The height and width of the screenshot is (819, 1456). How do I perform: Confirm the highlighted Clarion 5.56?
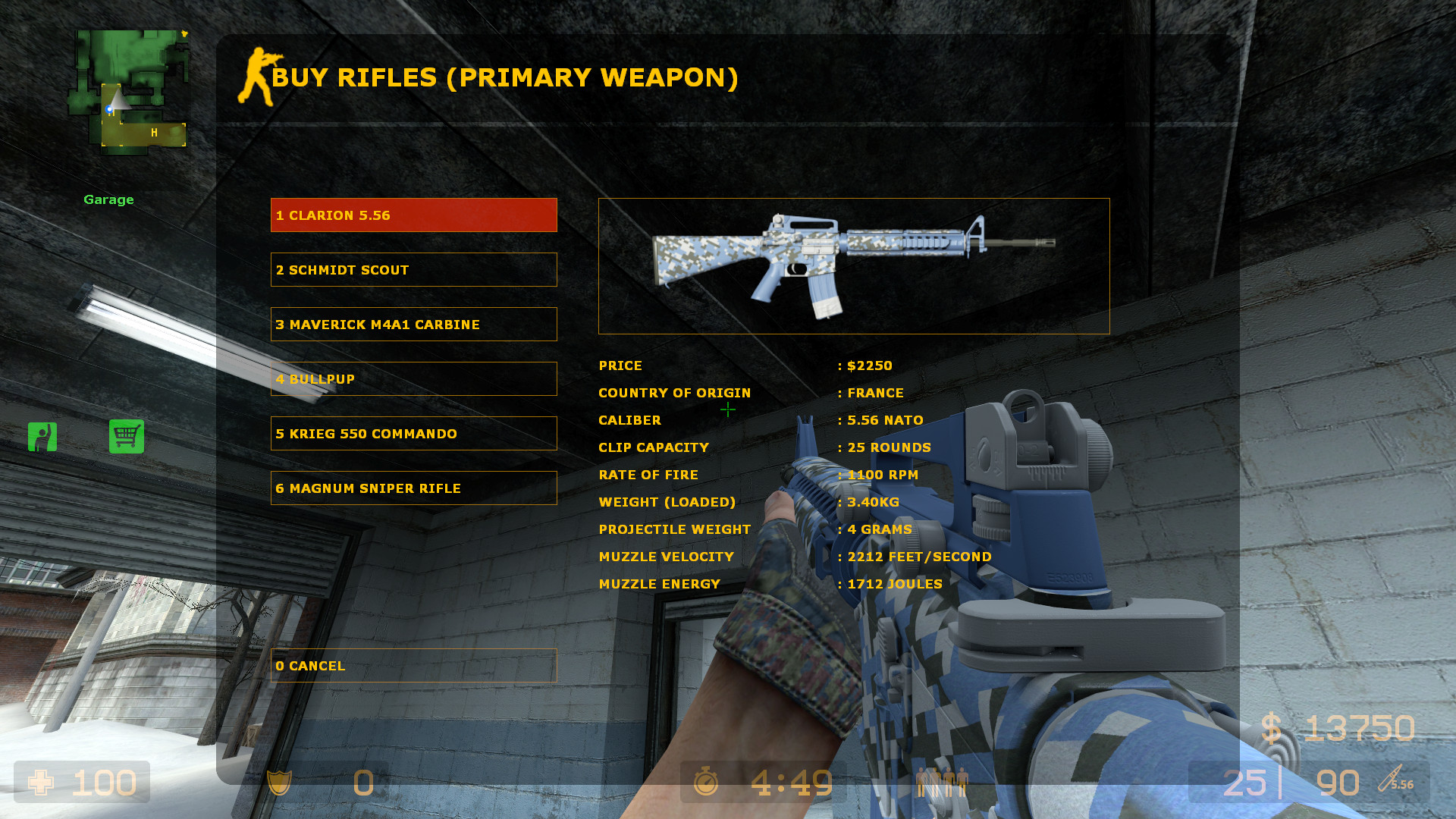point(413,215)
